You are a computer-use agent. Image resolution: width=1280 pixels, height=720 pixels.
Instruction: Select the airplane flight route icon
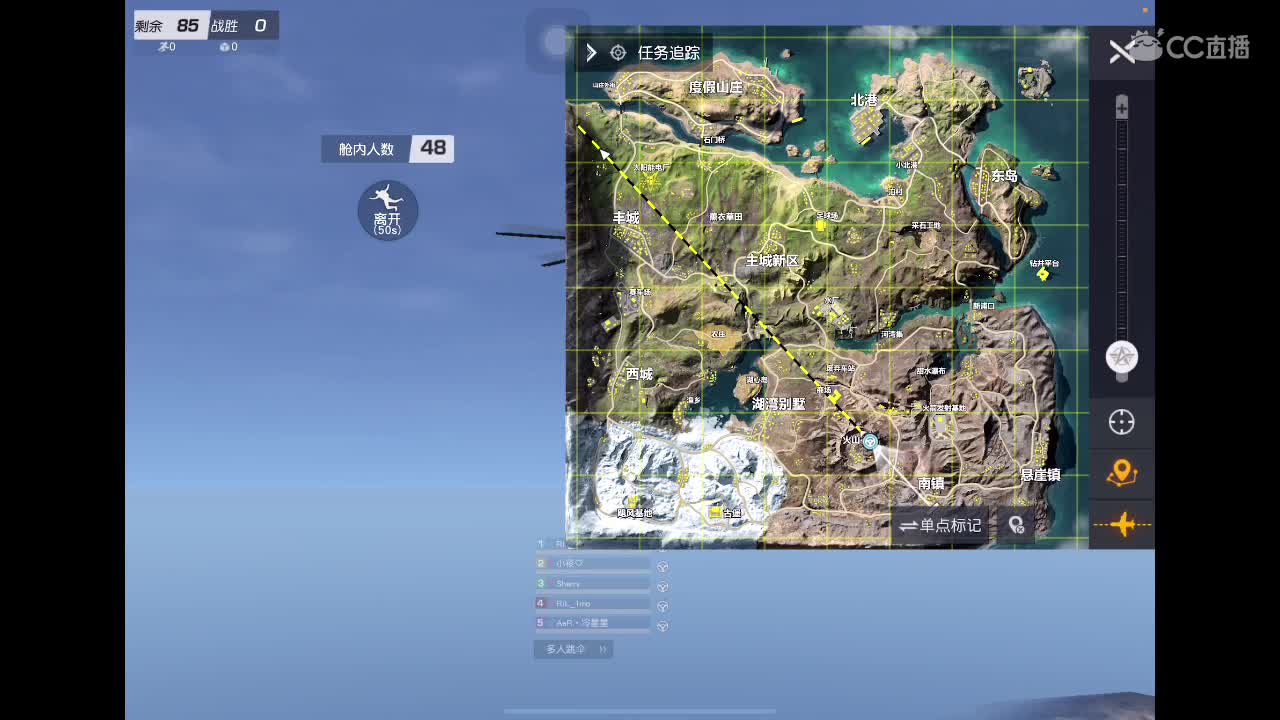[x=1124, y=524]
